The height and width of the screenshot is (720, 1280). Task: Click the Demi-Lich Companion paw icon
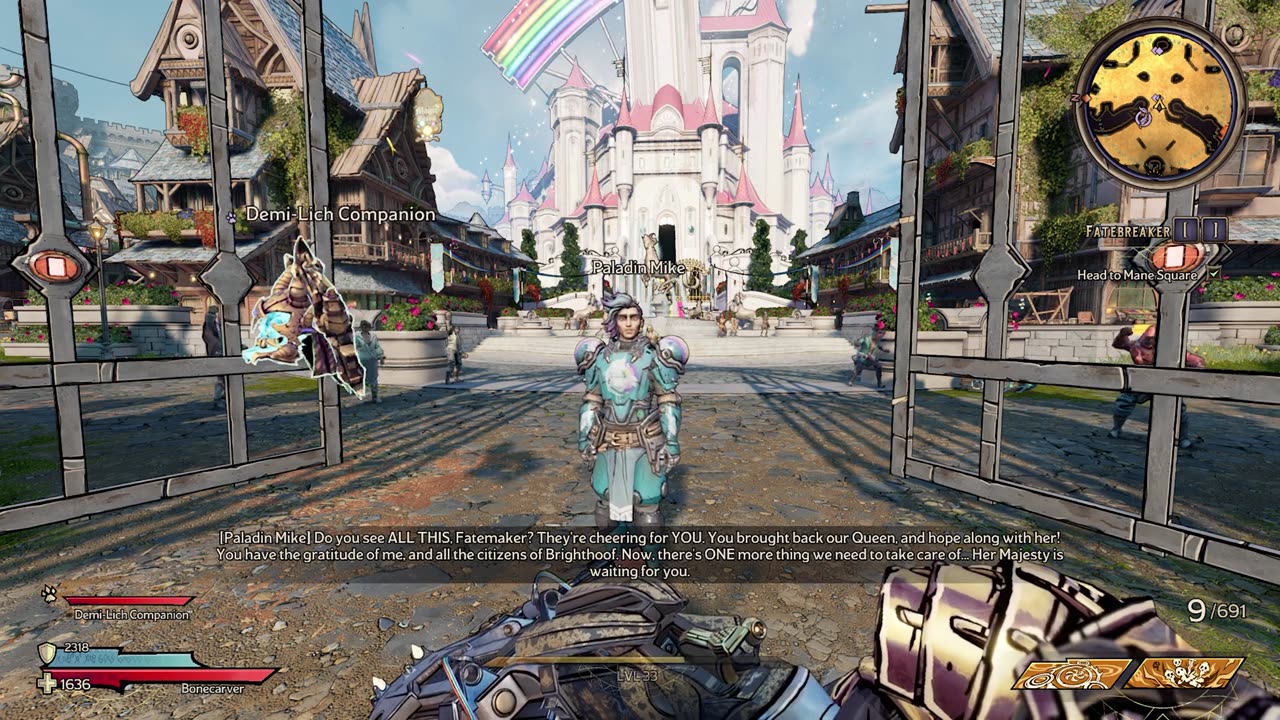pos(48,593)
